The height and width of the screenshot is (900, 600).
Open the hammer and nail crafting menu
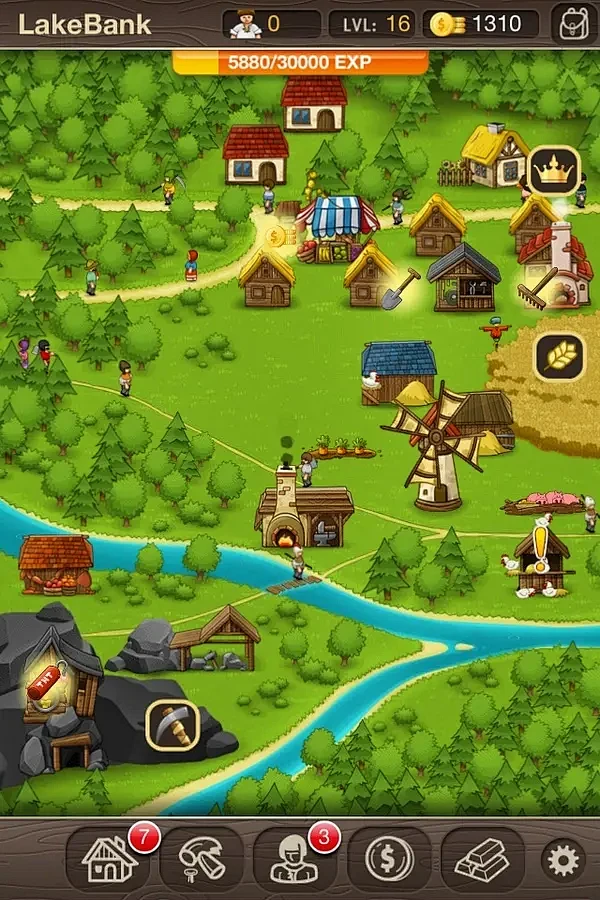(202, 858)
